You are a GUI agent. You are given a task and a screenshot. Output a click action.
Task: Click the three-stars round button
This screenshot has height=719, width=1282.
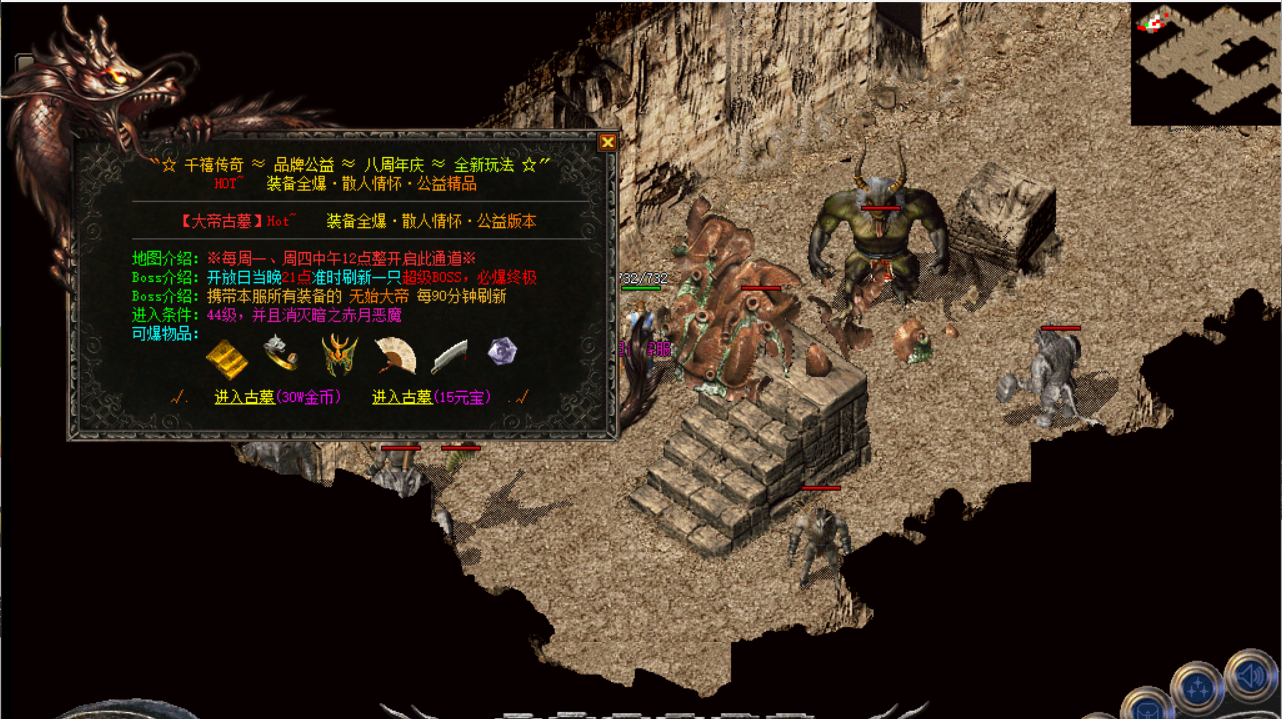click(1196, 687)
